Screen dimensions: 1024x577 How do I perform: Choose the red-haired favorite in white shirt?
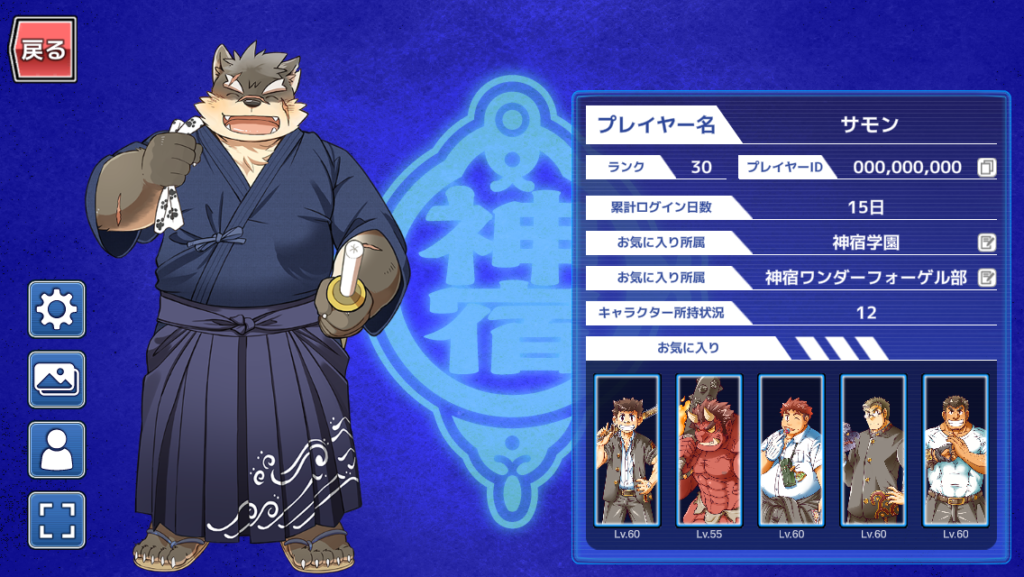click(x=791, y=450)
